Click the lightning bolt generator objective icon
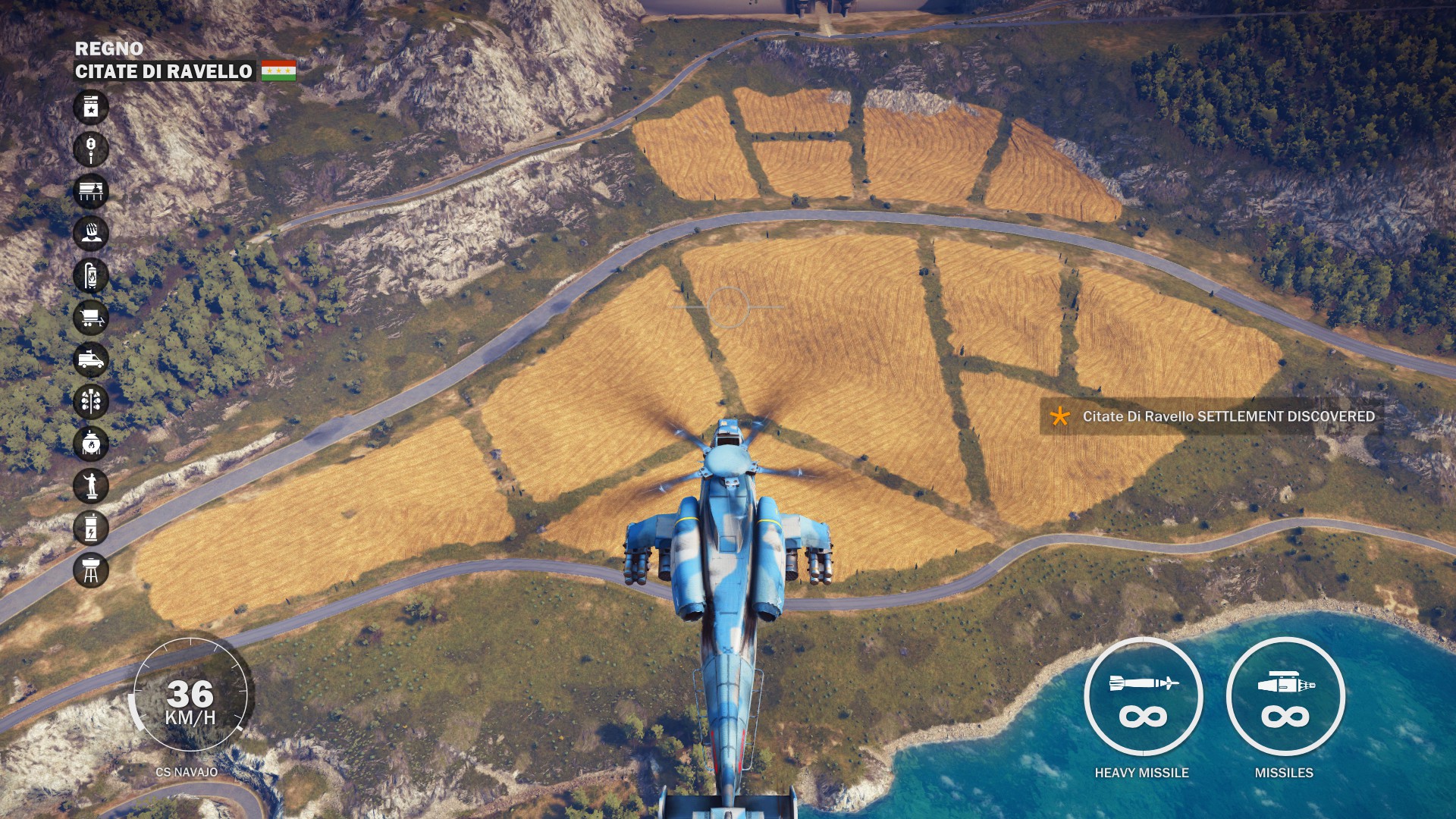The image size is (1456, 819). click(x=91, y=528)
